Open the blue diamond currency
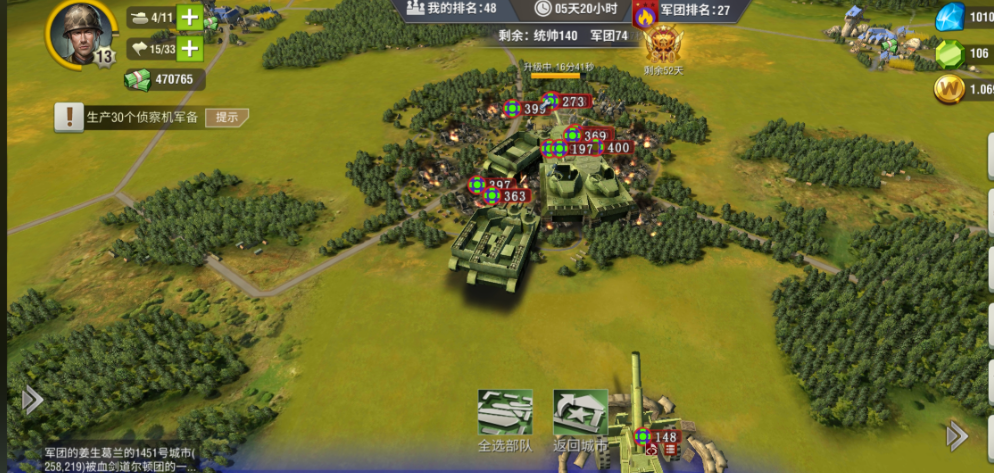The height and width of the screenshot is (473, 994). [x=950, y=18]
